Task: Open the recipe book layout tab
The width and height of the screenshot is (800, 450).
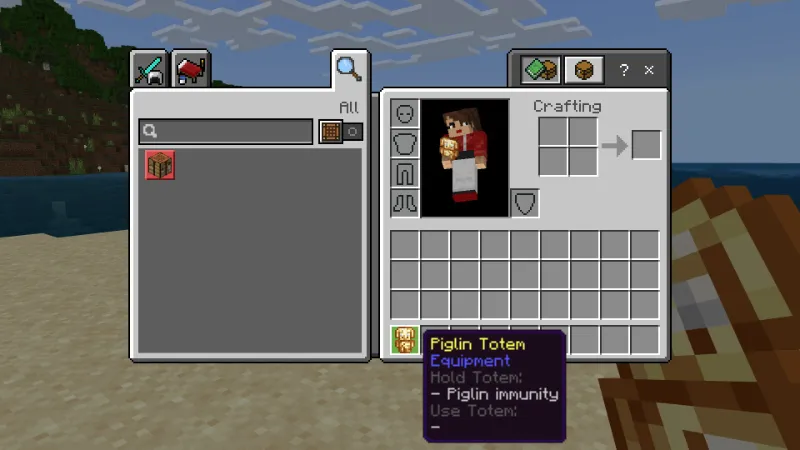Action: click(541, 70)
